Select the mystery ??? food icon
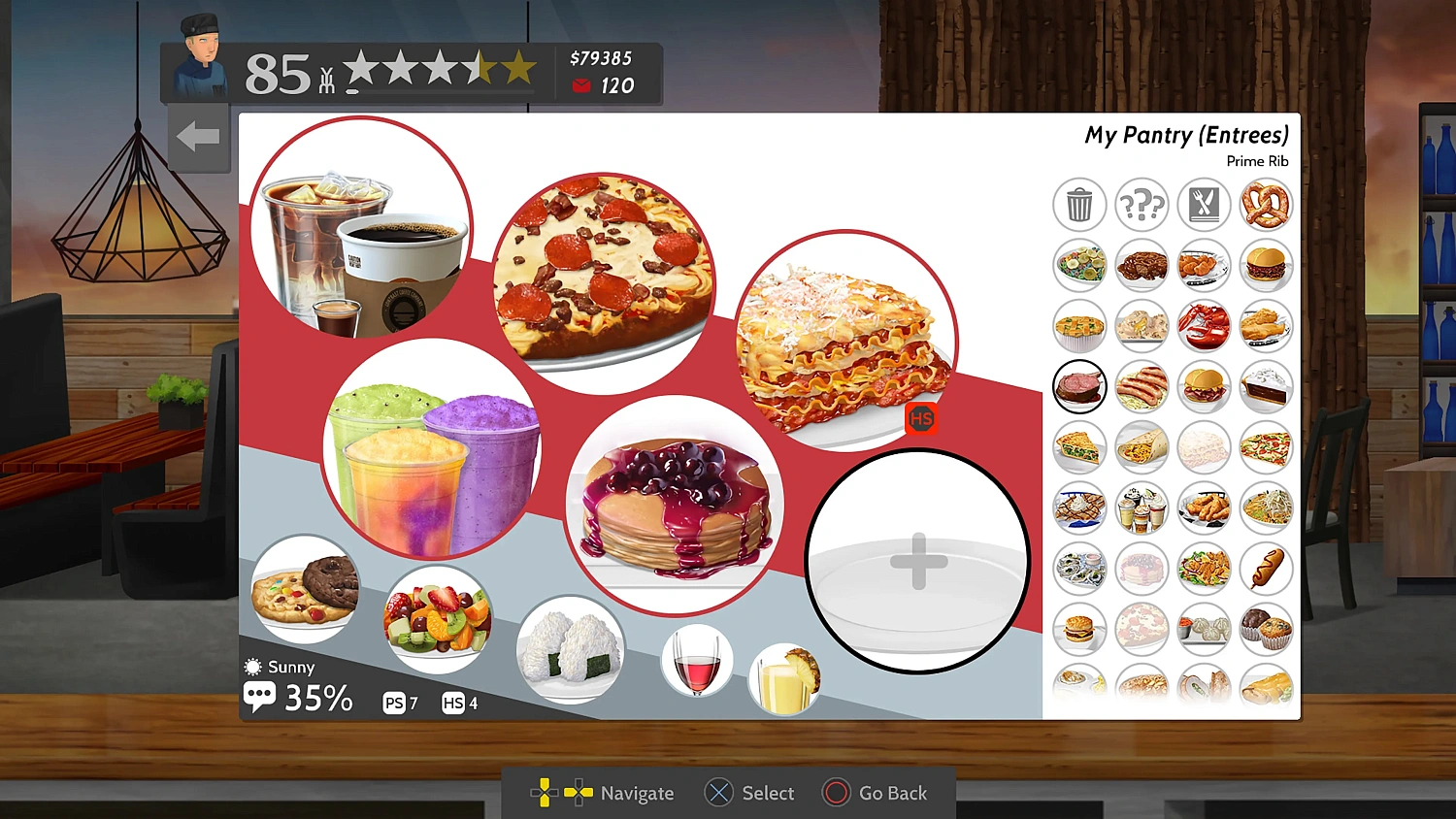Viewport: 1456px width, 819px height. (x=1142, y=205)
